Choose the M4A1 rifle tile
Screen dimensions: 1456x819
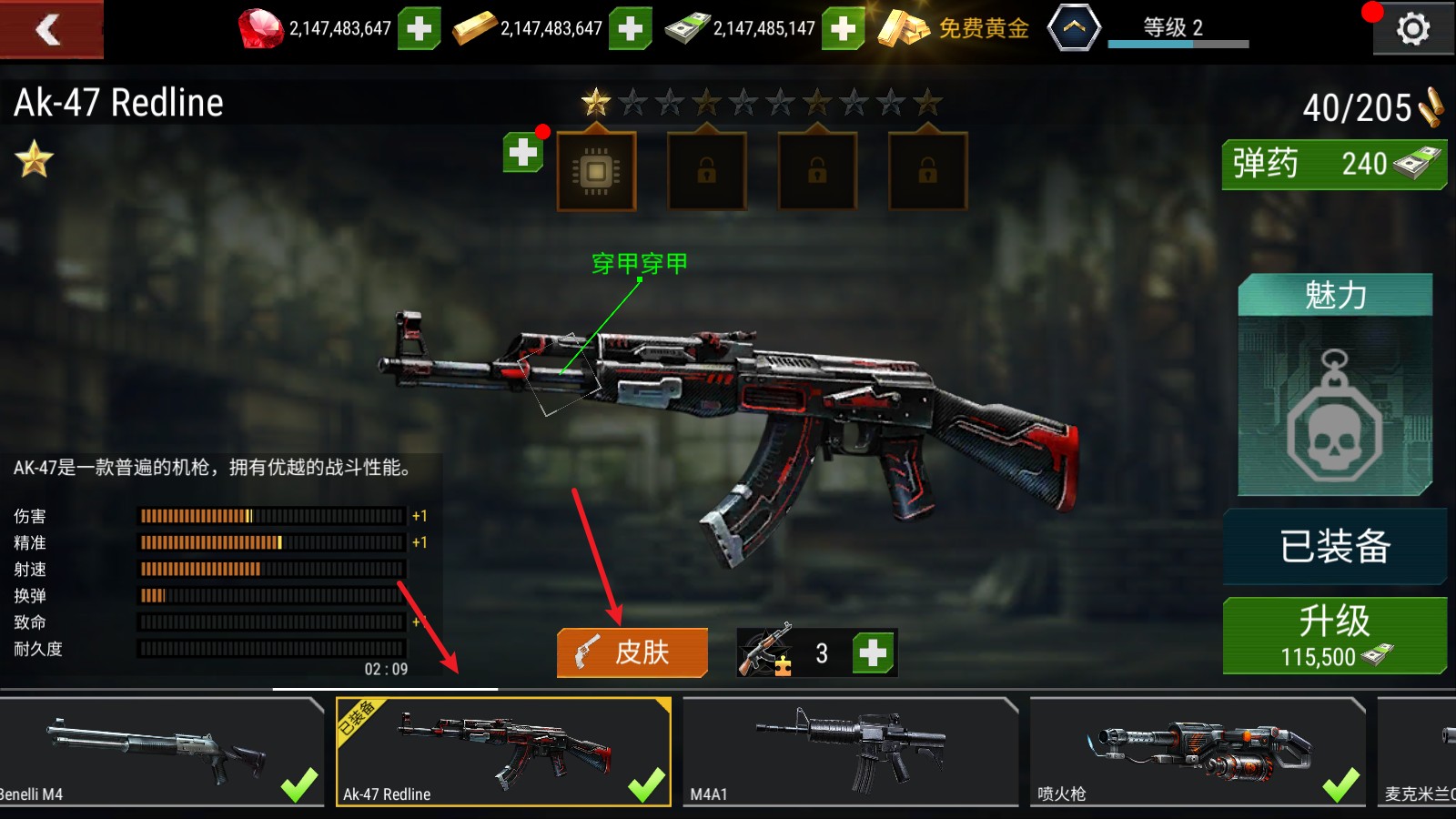click(850, 752)
